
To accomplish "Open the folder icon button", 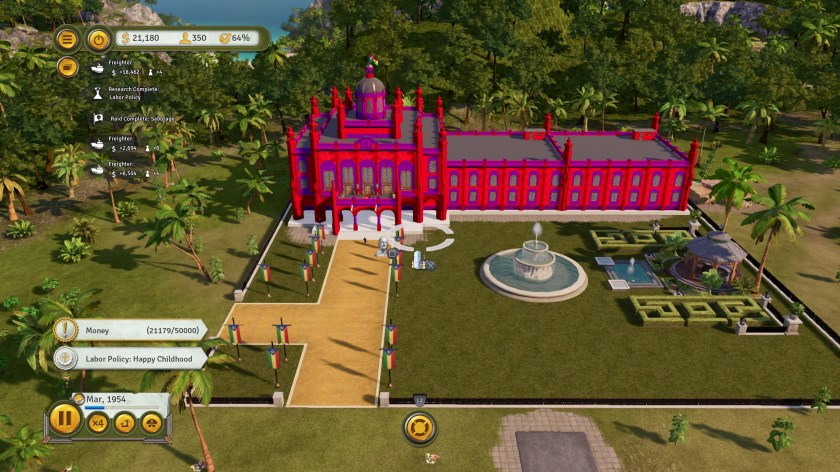I will coord(67,66).
